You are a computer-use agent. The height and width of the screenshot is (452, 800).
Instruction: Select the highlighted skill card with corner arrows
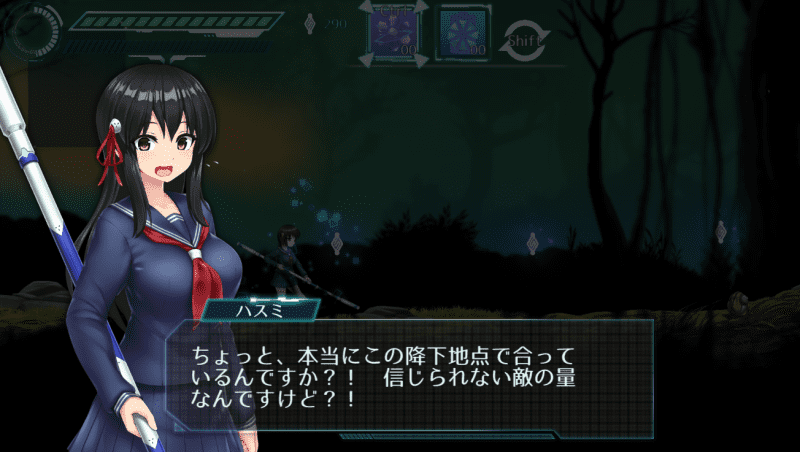coord(394,33)
